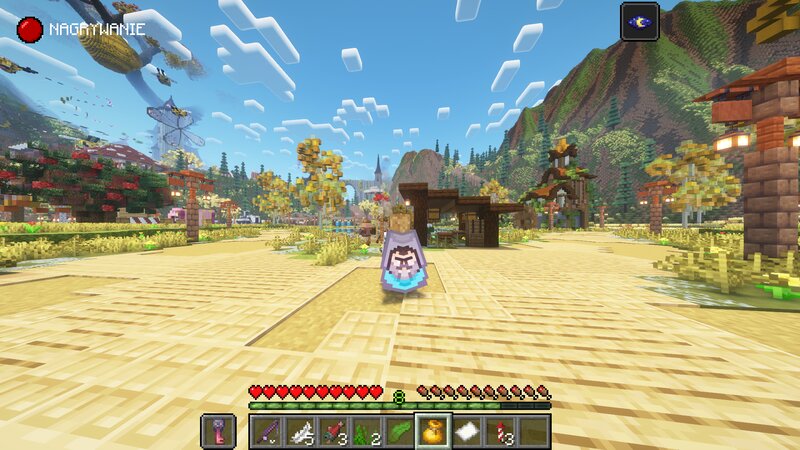Image resolution: width=800 pixels, height=450 pixels.
Task: Click the red recording indicator
Action: (x=30, y=29)
